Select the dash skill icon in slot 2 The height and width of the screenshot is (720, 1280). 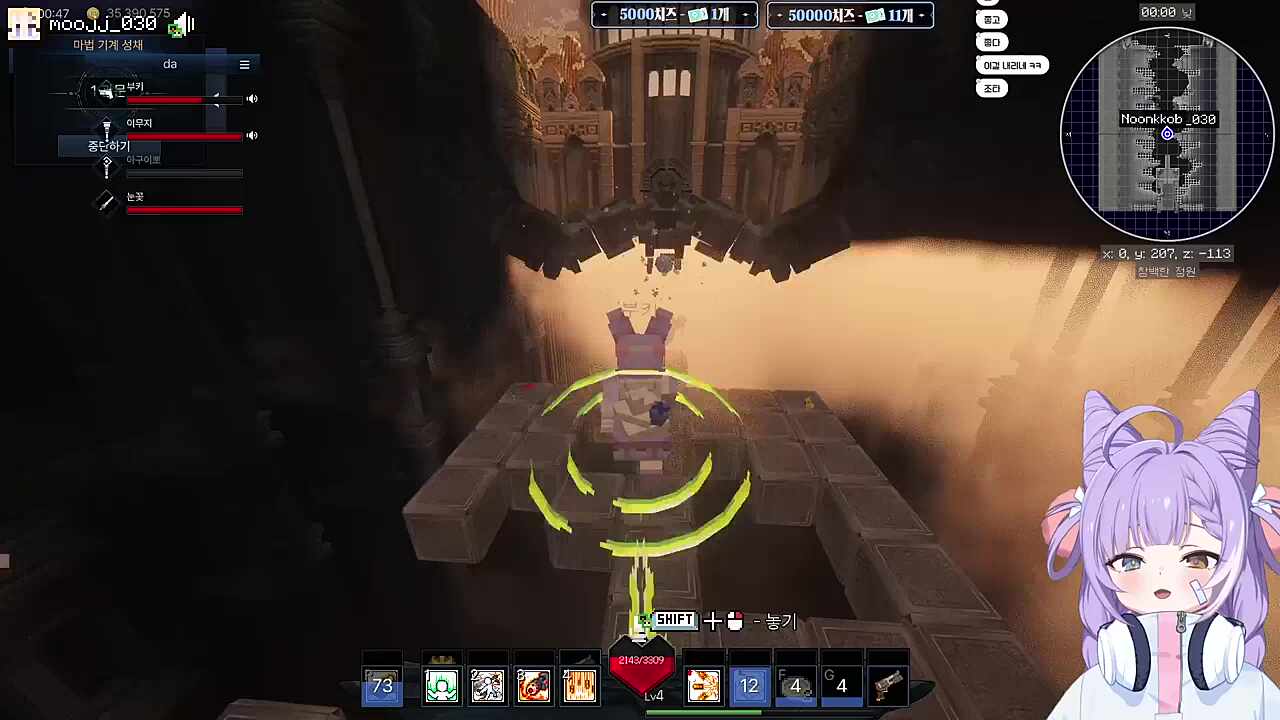(487, 685)
